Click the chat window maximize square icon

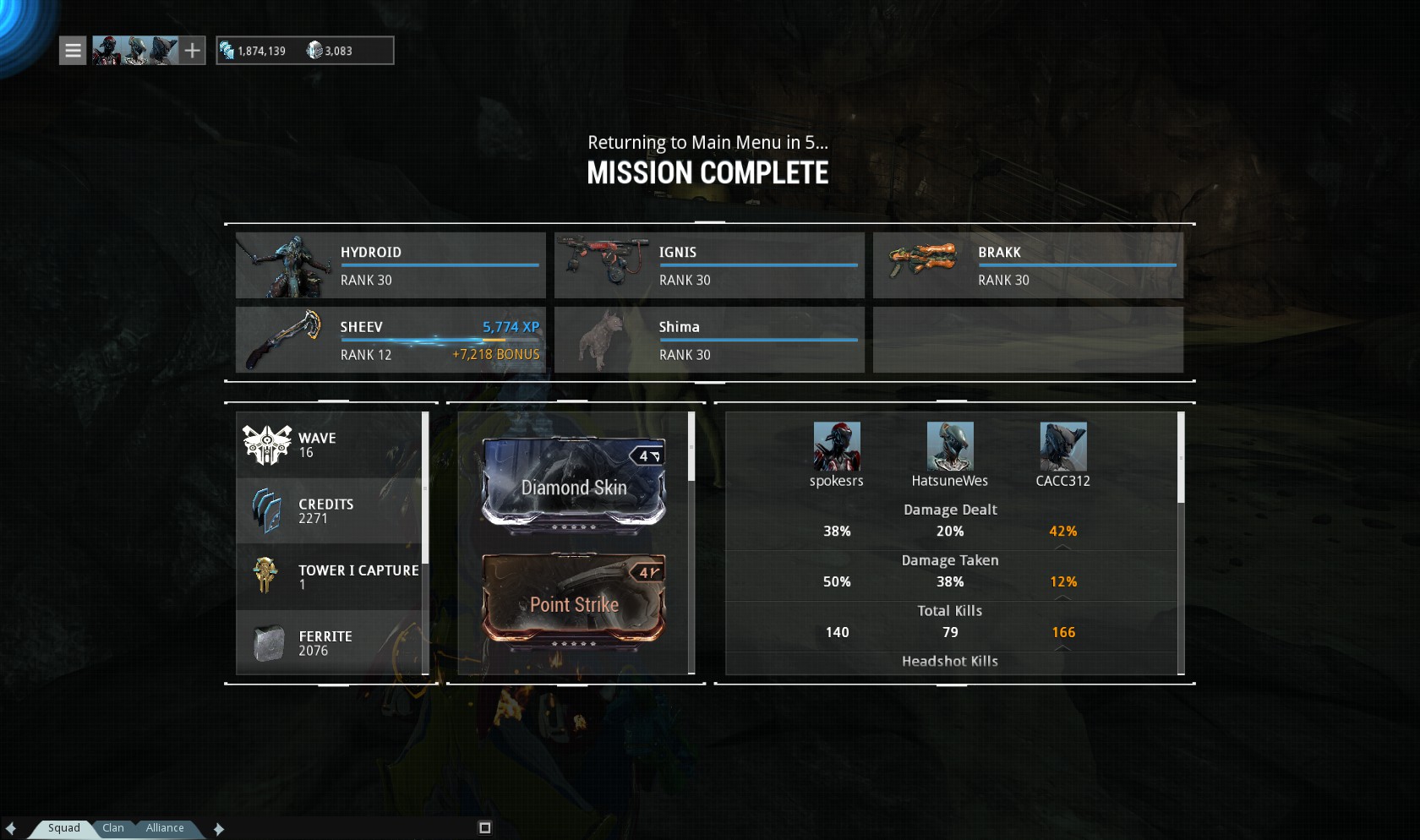[484, 828]
